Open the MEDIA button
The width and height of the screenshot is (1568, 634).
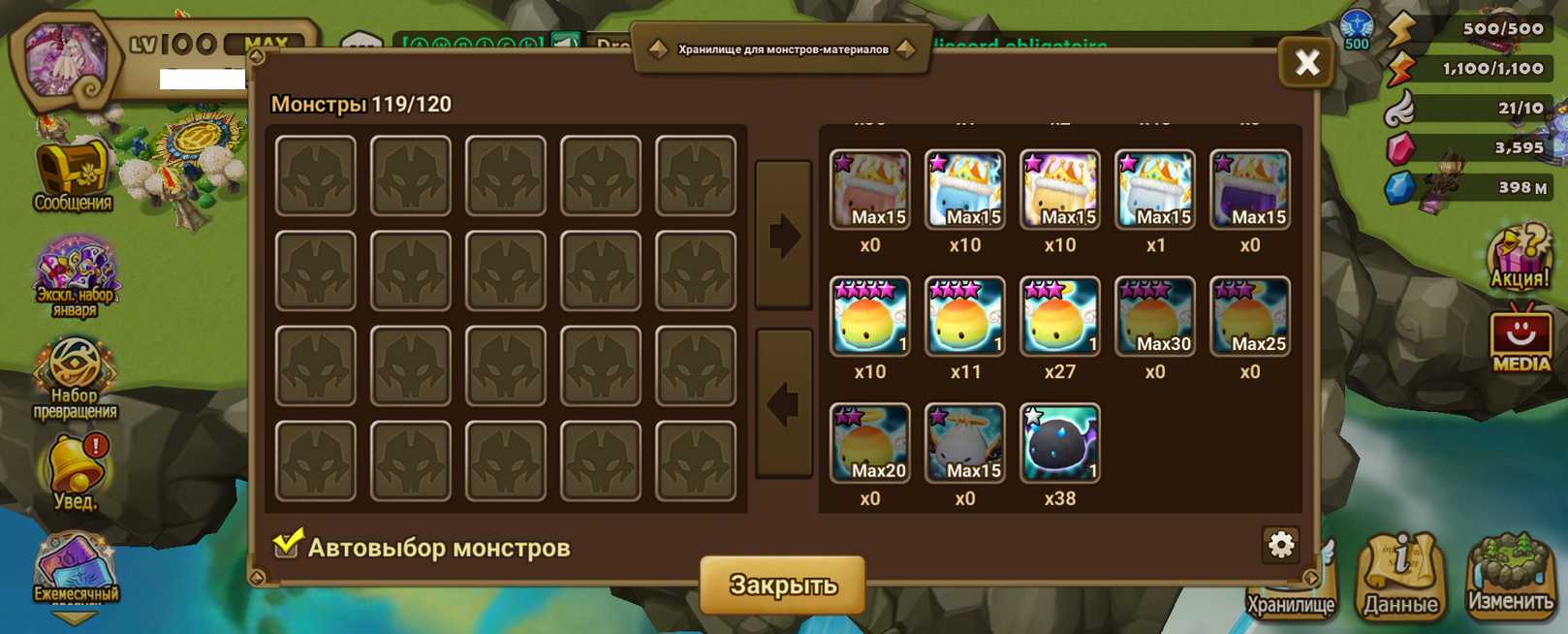pyautogui.click(x=1520, y=340)
